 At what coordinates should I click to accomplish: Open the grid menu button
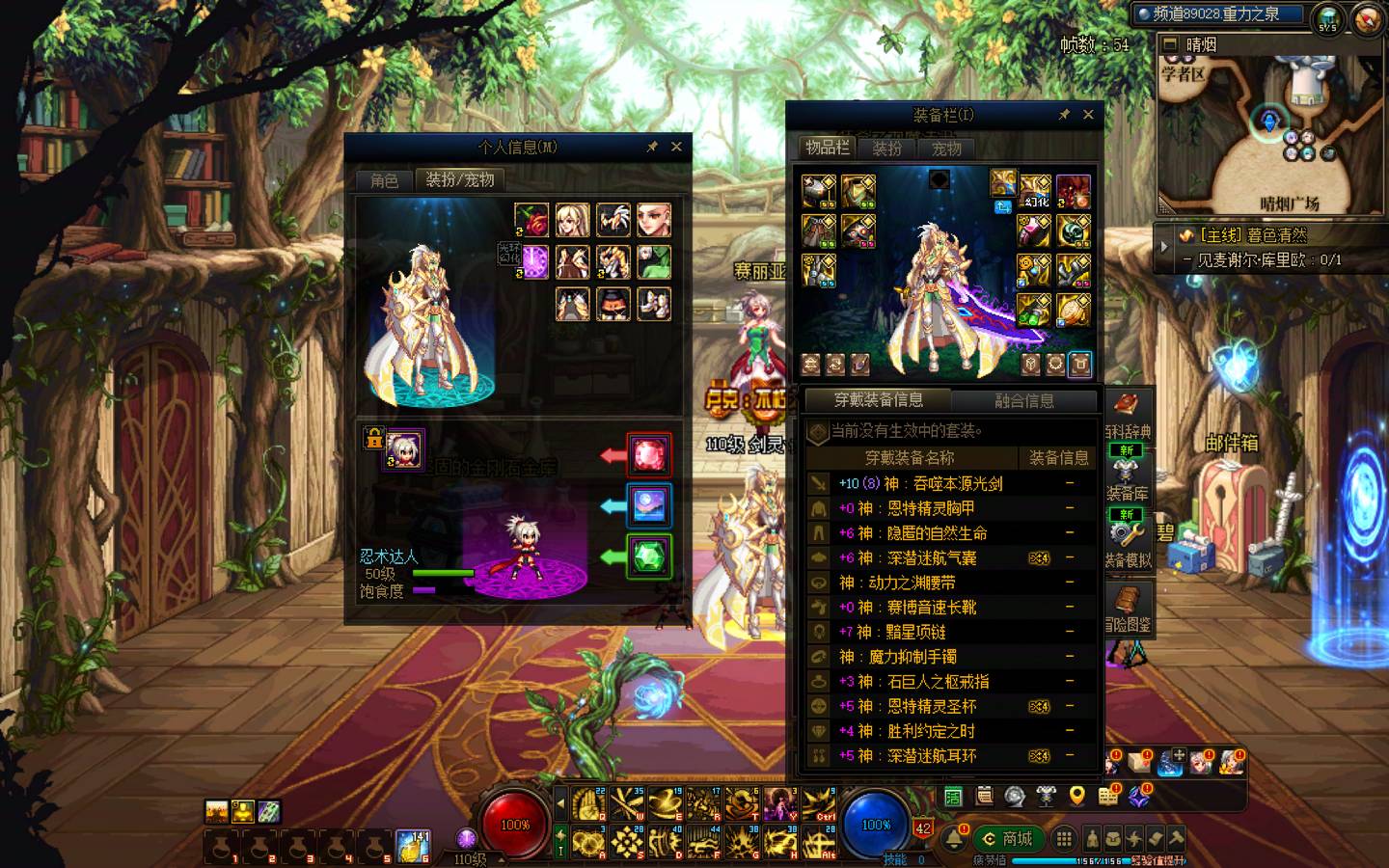[x=1063, y=838]
